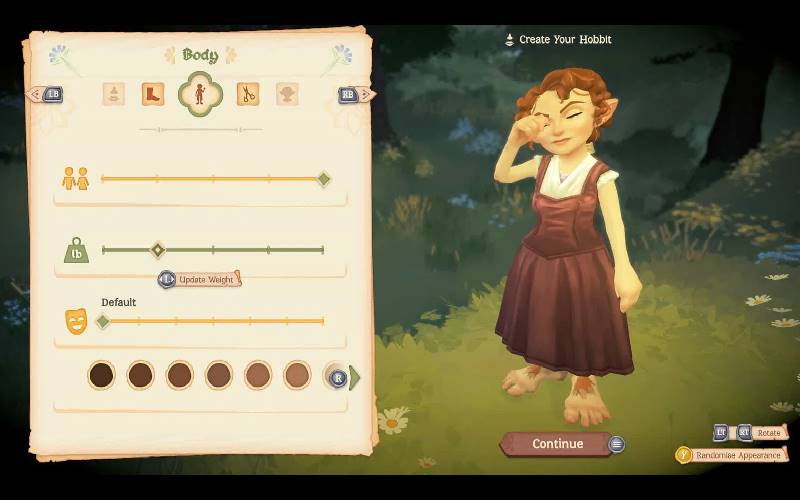
Task: Click the Continue button
Action: tap(557, 444)
